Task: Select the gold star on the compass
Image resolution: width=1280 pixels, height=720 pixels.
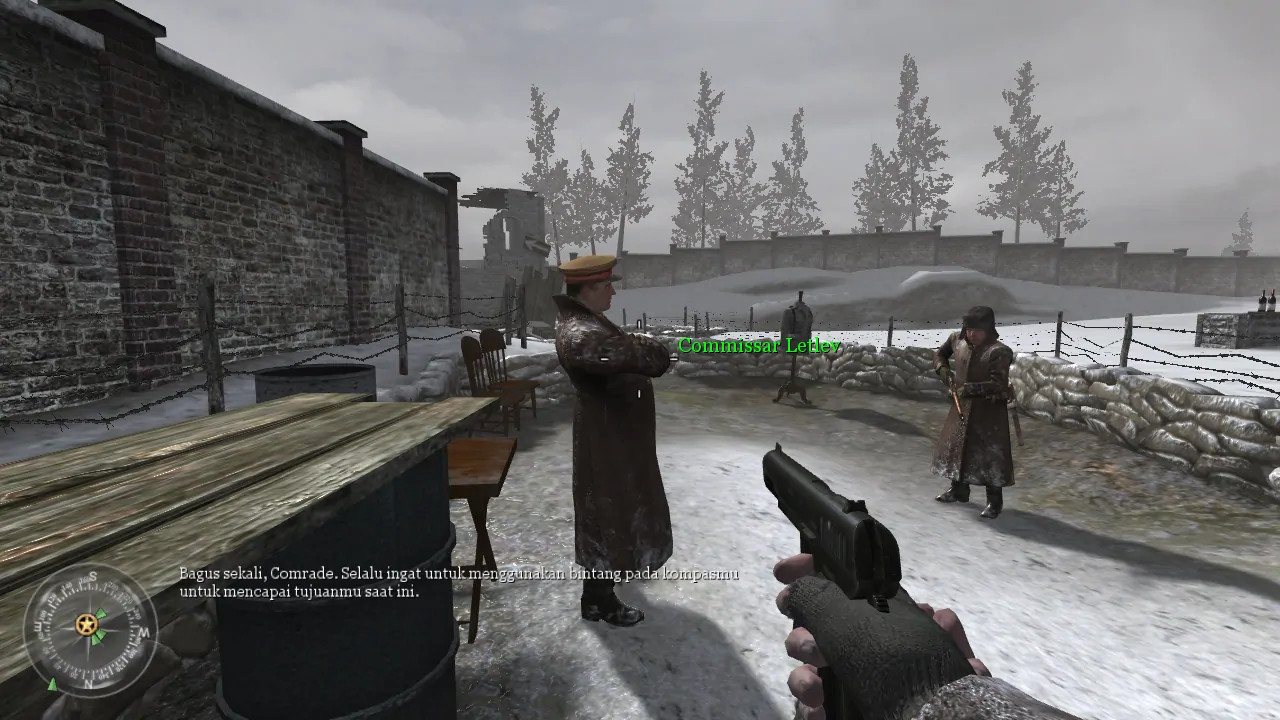Action: point(85,623)
